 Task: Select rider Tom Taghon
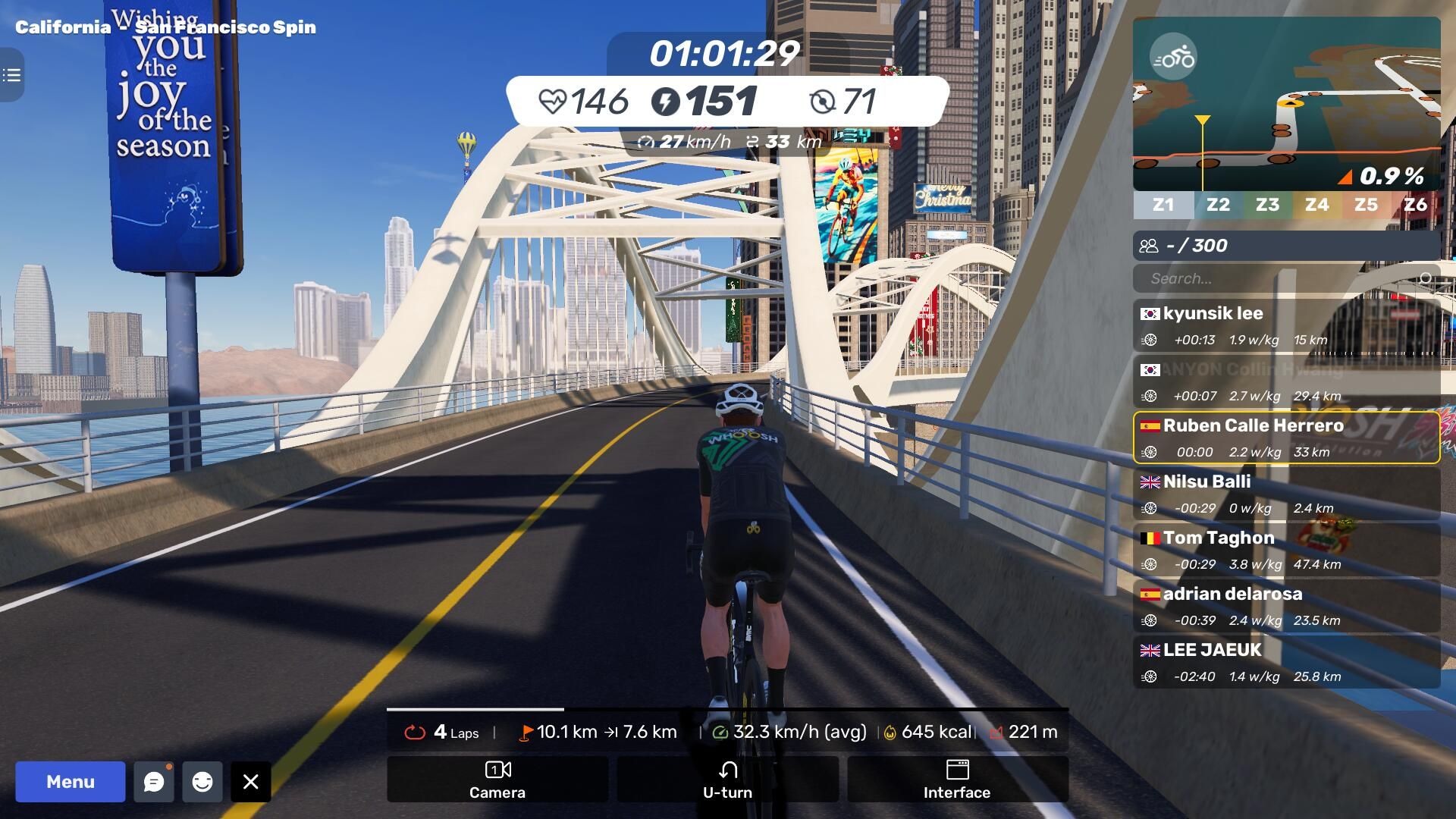(x=1286, y=550)
